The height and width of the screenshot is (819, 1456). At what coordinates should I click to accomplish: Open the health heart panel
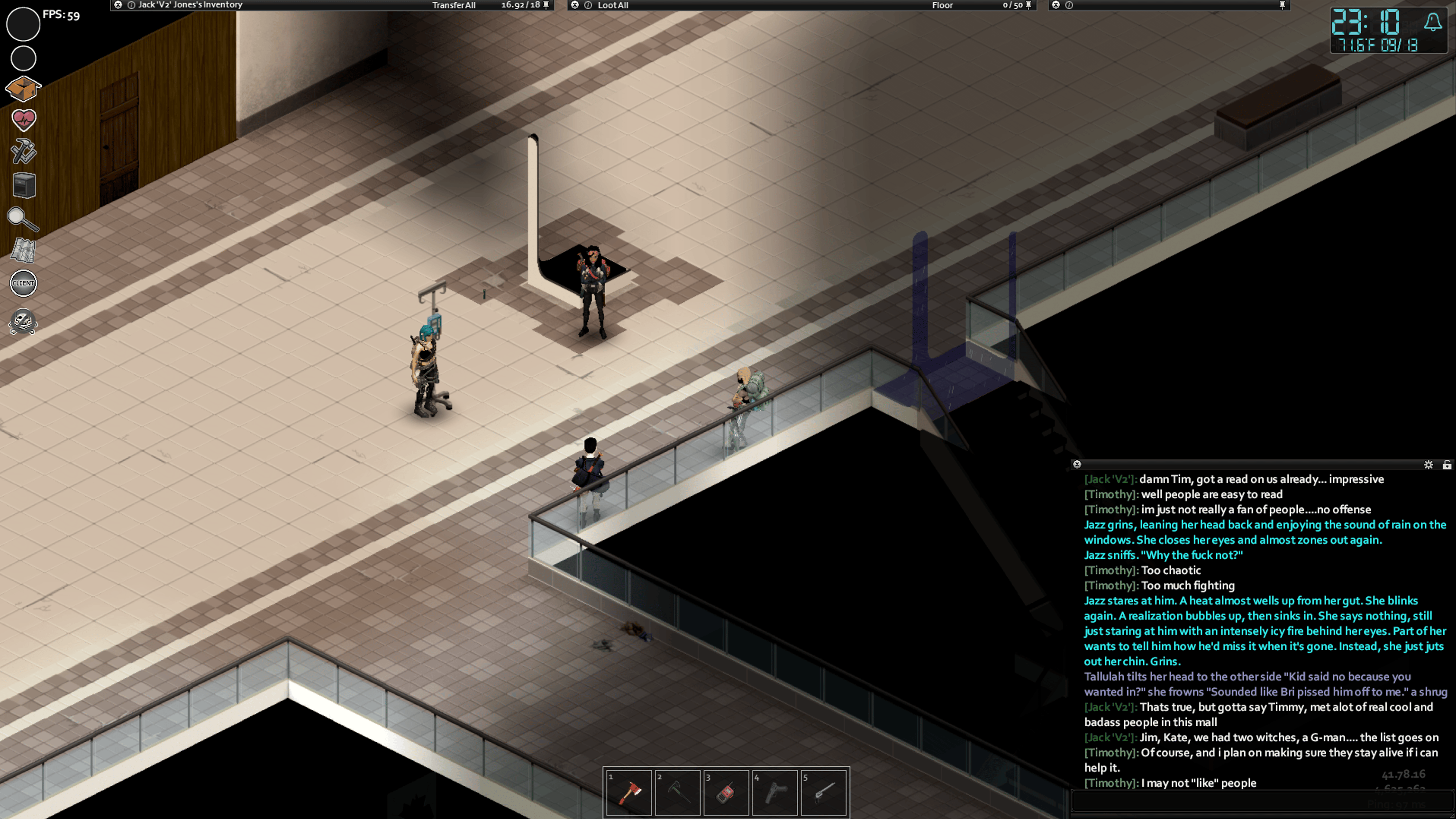(24, 119)
